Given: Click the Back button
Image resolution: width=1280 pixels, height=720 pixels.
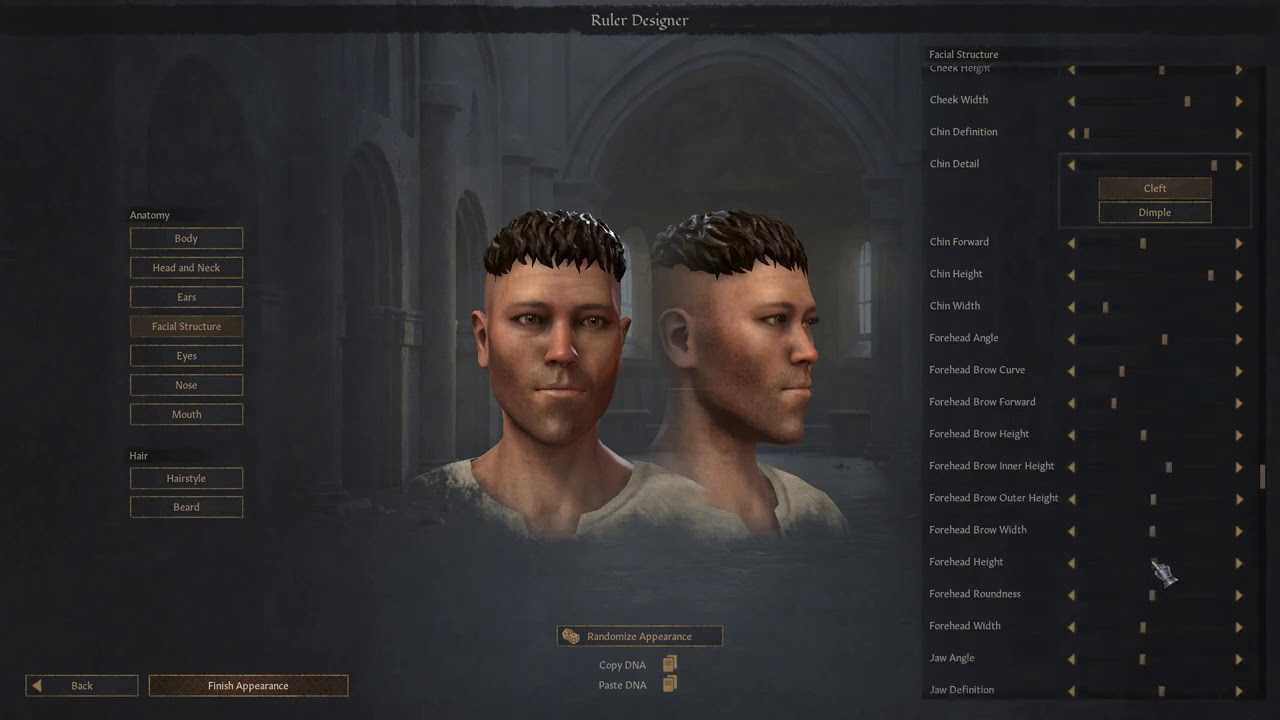Looking at the screenshot, I should pyautogui.click(x=82, y=686).
